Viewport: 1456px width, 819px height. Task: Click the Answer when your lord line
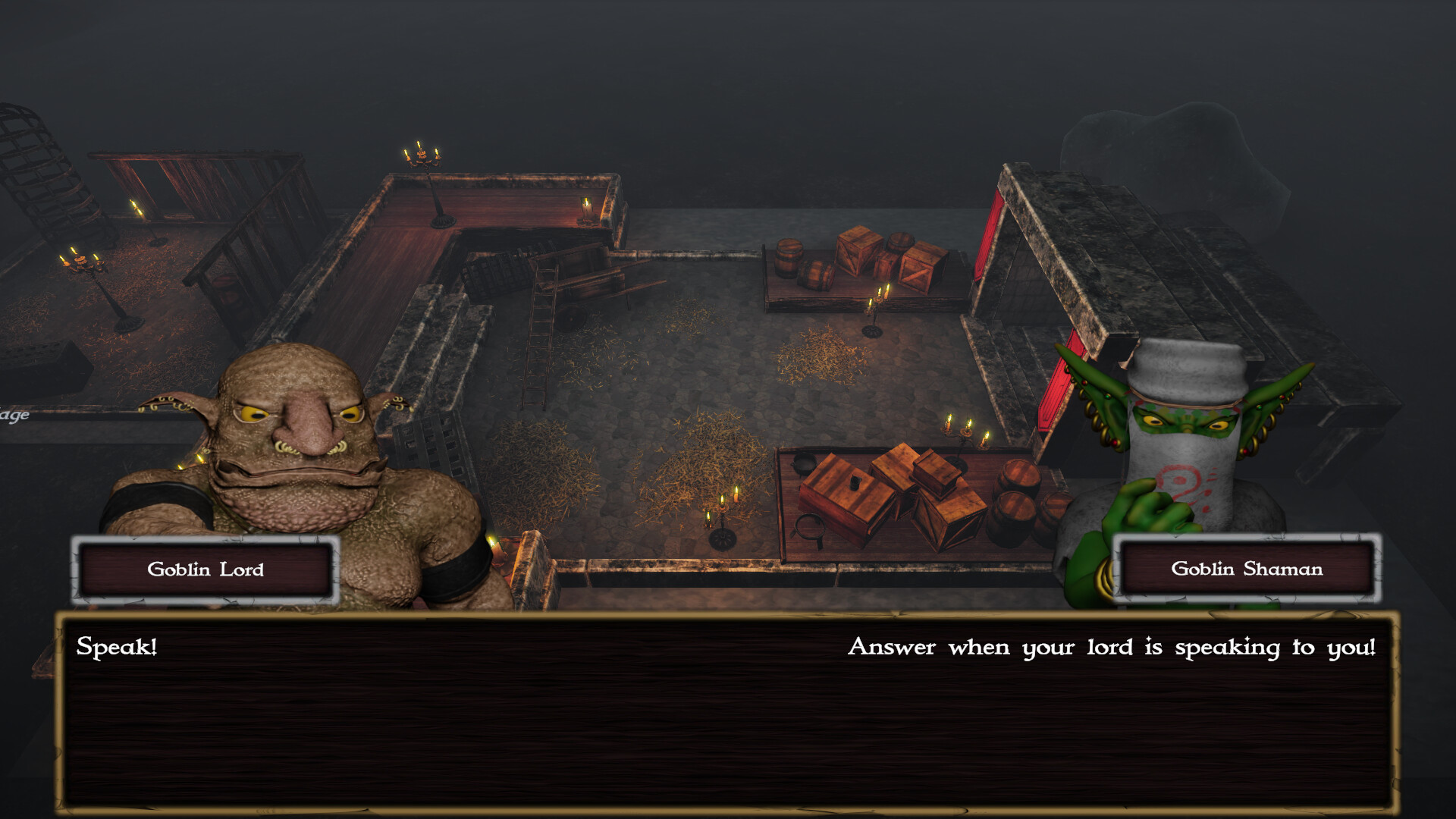pos(1115,647)
